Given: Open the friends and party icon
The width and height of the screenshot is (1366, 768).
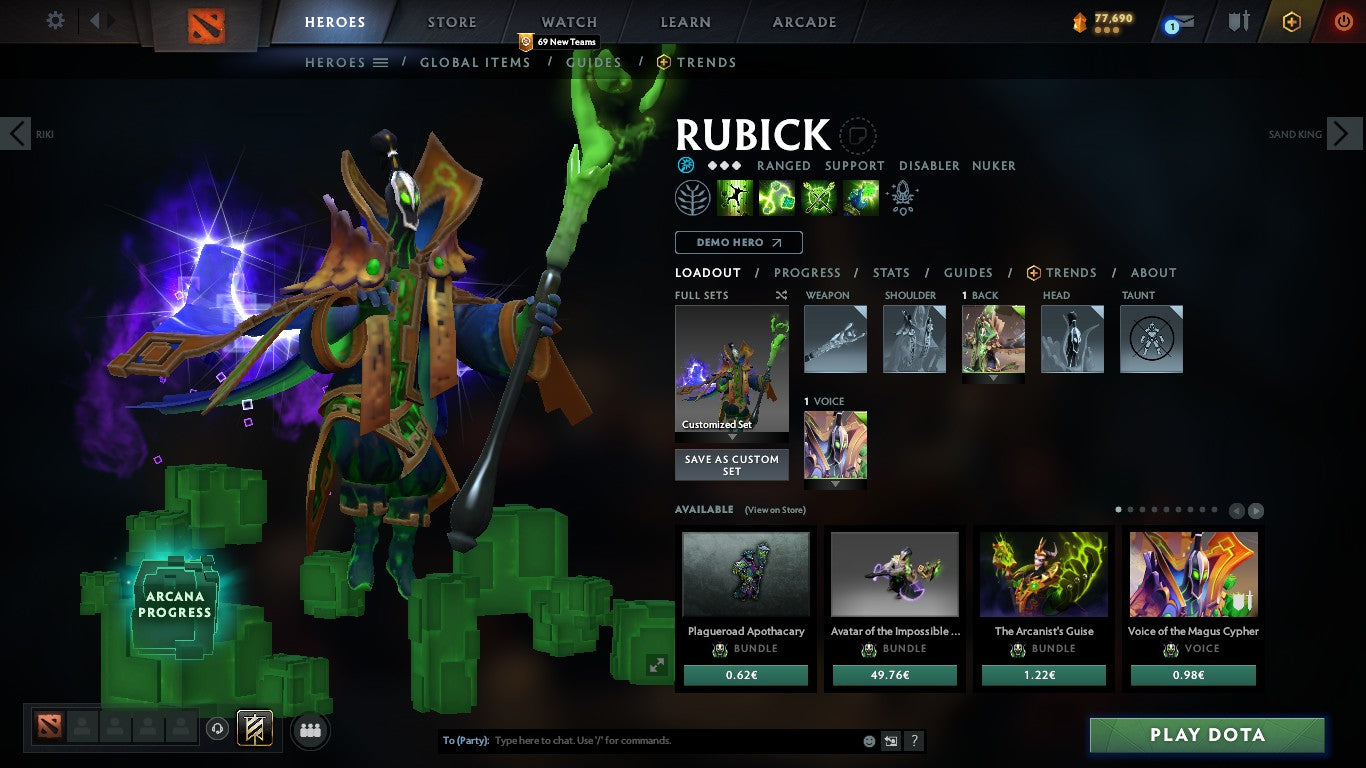Looking at the screenshot, I should (x=309, y=730).
